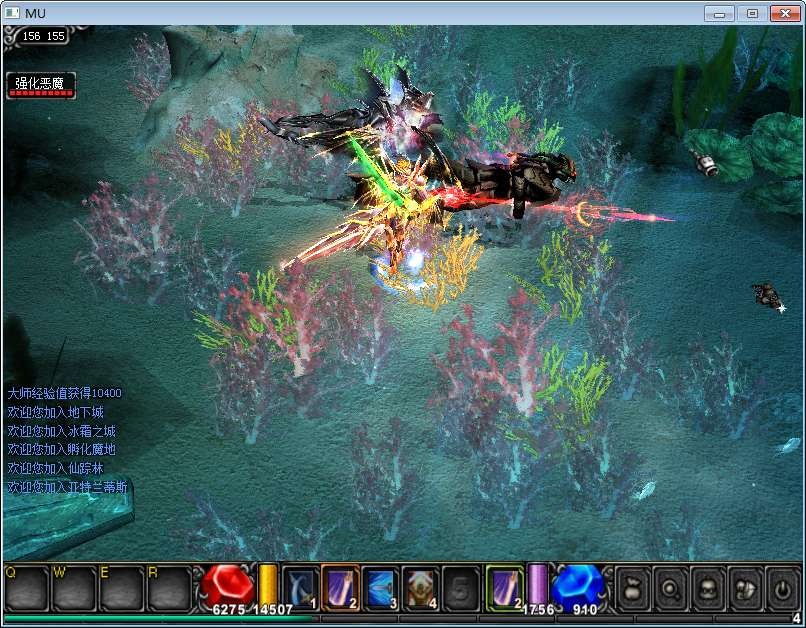Click the magnifying glass menu button
Image resolution: width=806 pixels, height=628 pixels.
(669, 588)
